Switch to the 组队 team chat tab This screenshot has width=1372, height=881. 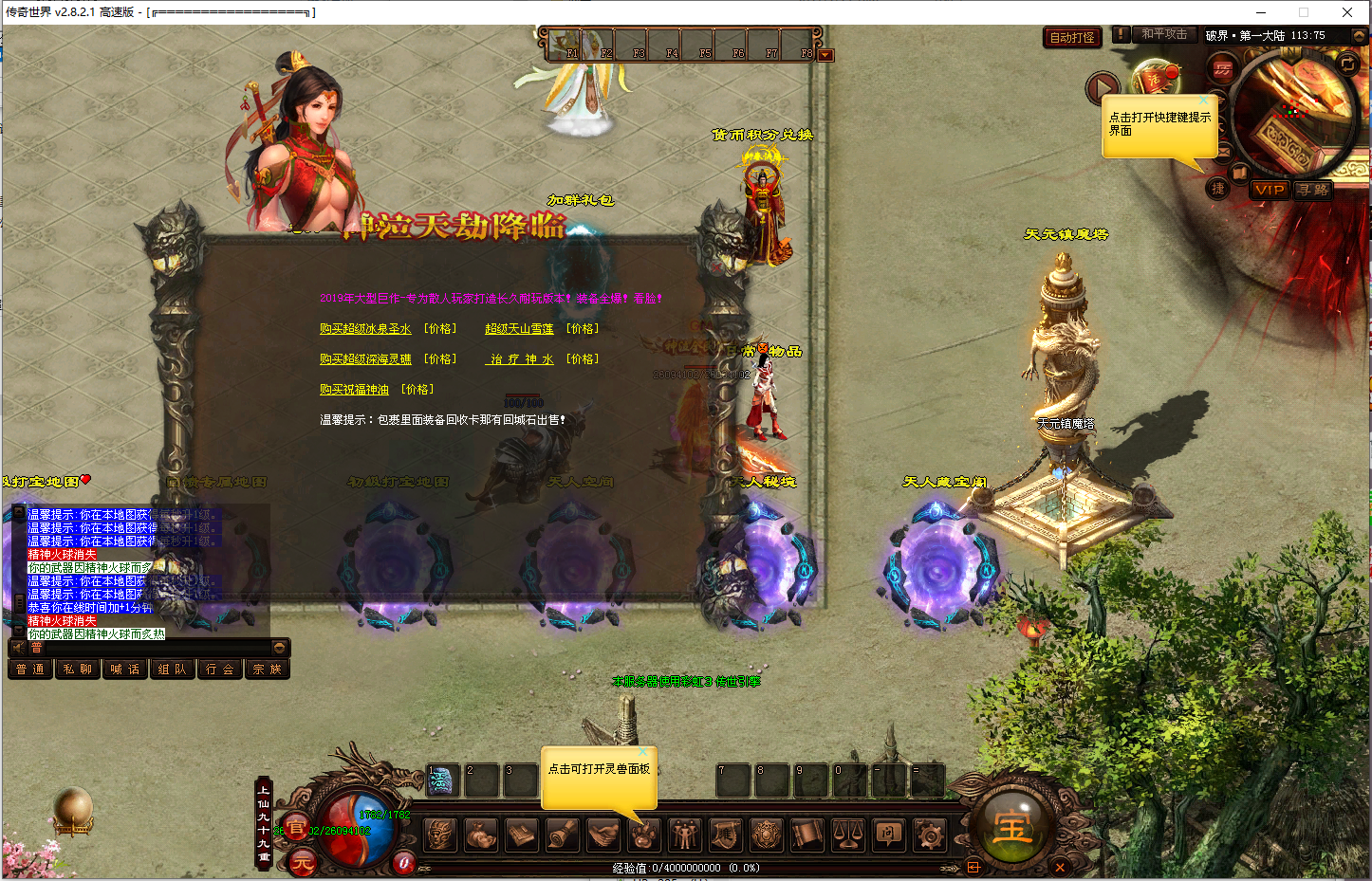(x=172, y=670)
